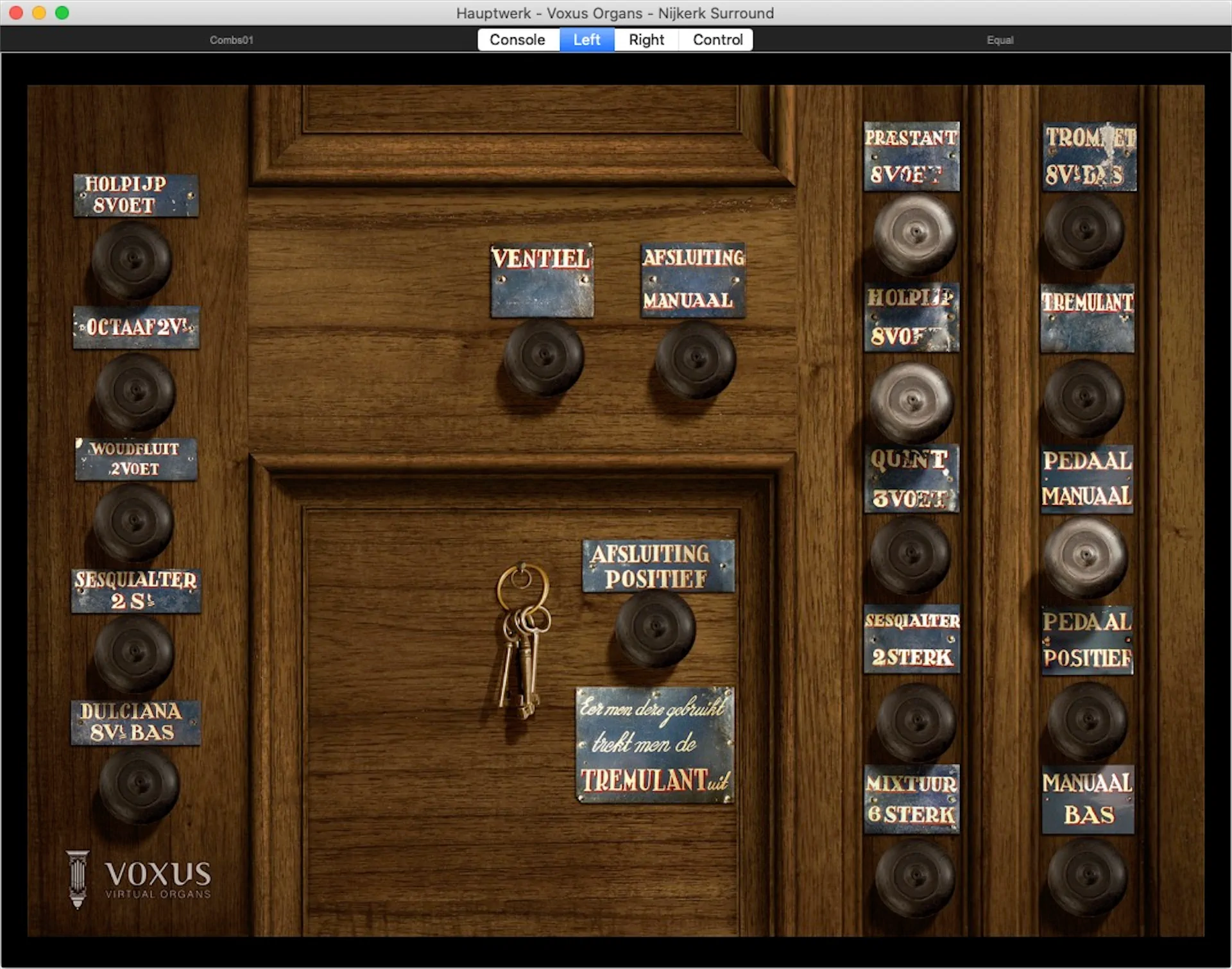1232x969 pixels.
Task: Toggle the Woudfluit 2 Voet stop knob
Action: tap(133, 520)
